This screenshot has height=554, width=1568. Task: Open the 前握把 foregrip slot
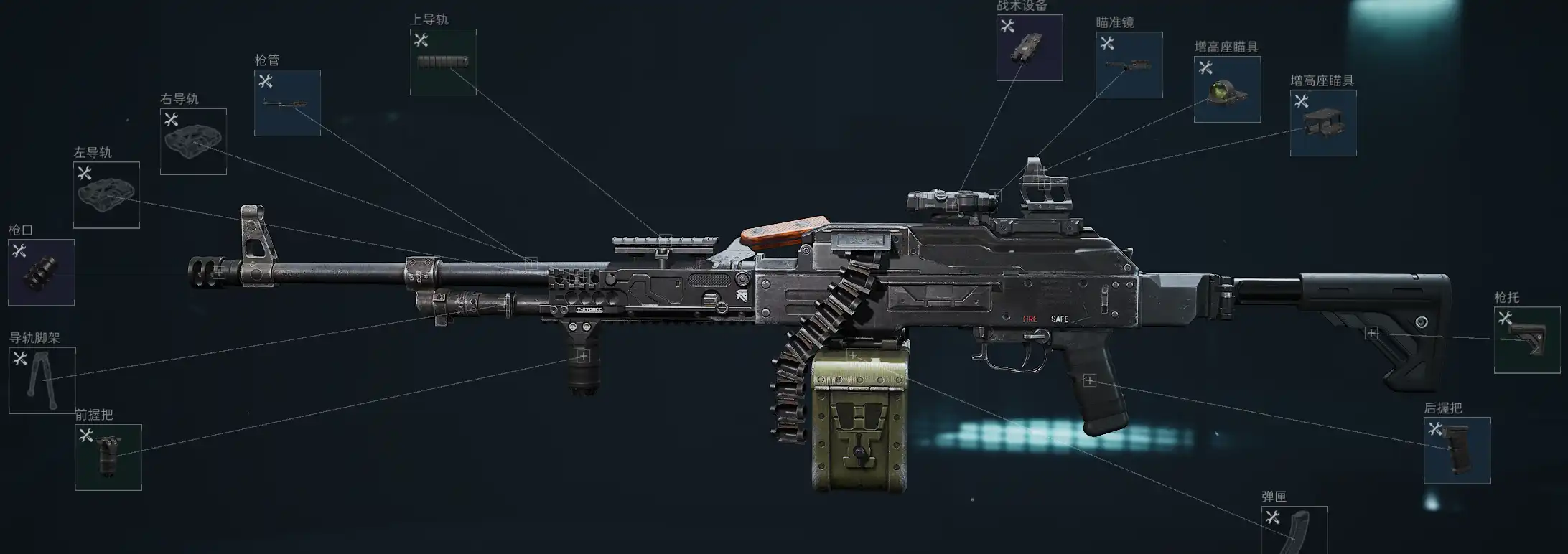(108, 457)
